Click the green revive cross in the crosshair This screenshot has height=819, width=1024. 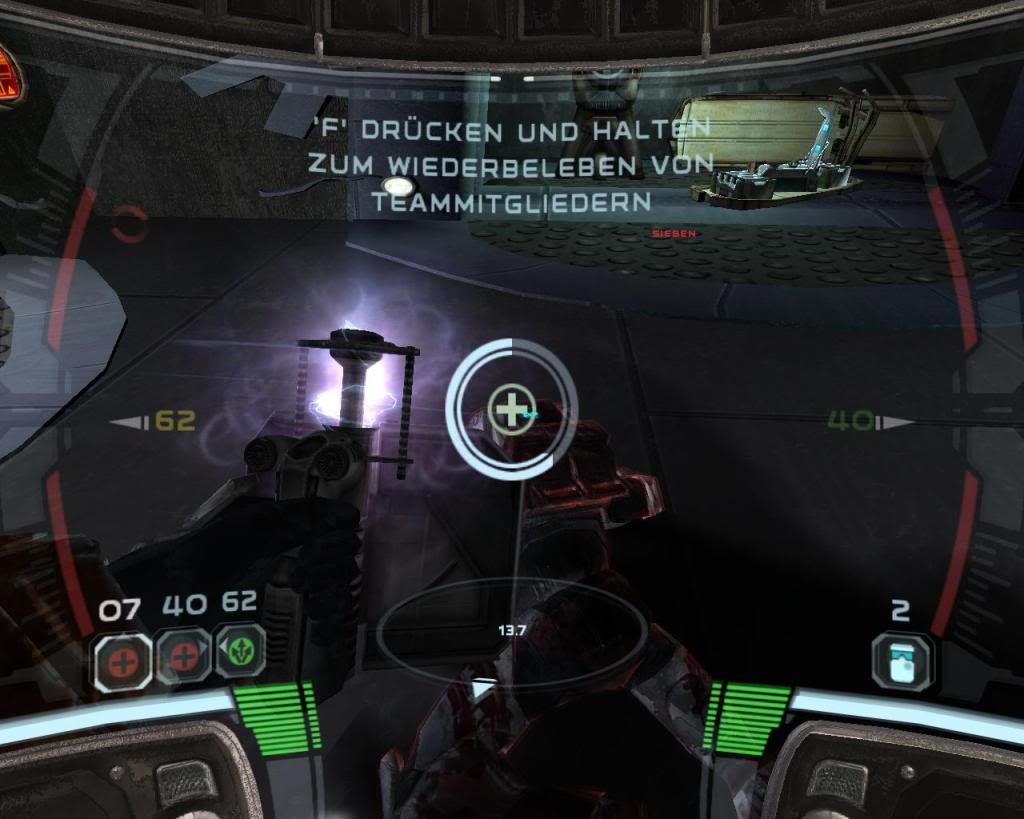pos(510,409)
